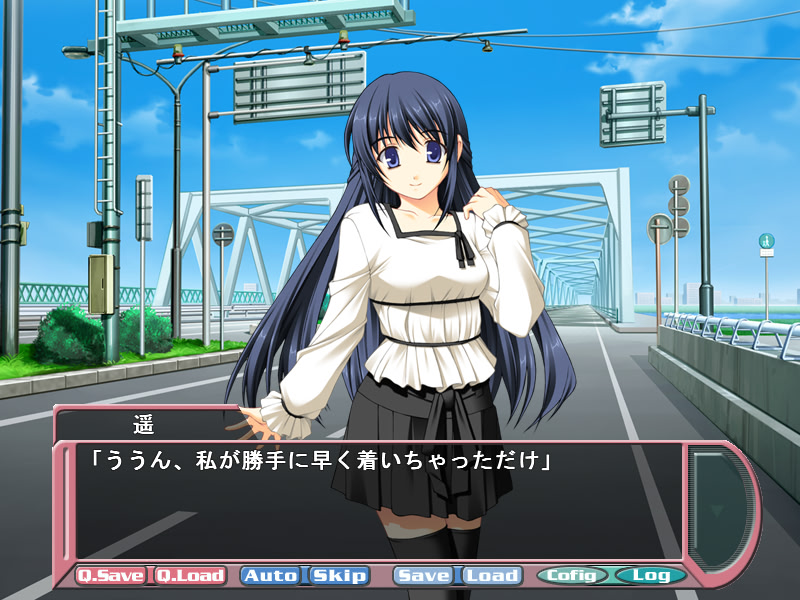Screen dimensions: 800x600
Task: Click the Q.Save button
Action: pyautogui.click(x=112, y=575)
